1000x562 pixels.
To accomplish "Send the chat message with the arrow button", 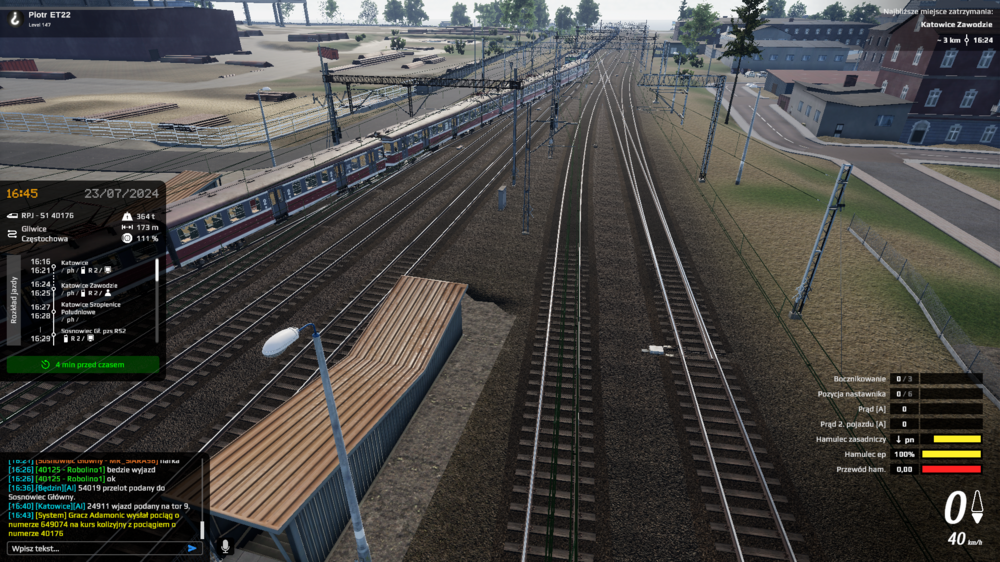I will [x=192, y=548].
